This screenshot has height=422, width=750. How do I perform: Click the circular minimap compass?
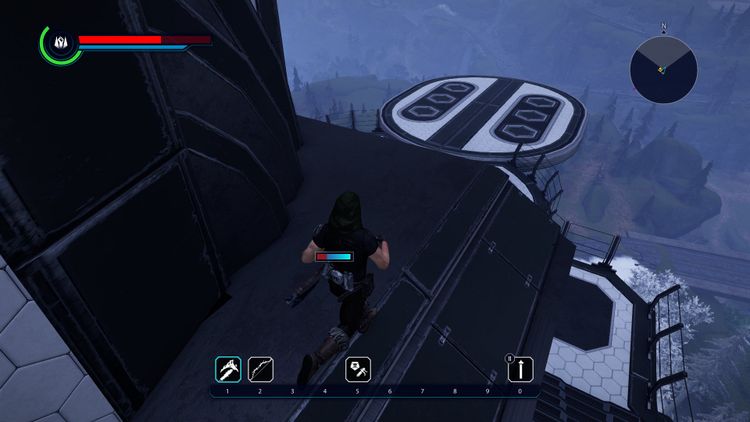663,69
